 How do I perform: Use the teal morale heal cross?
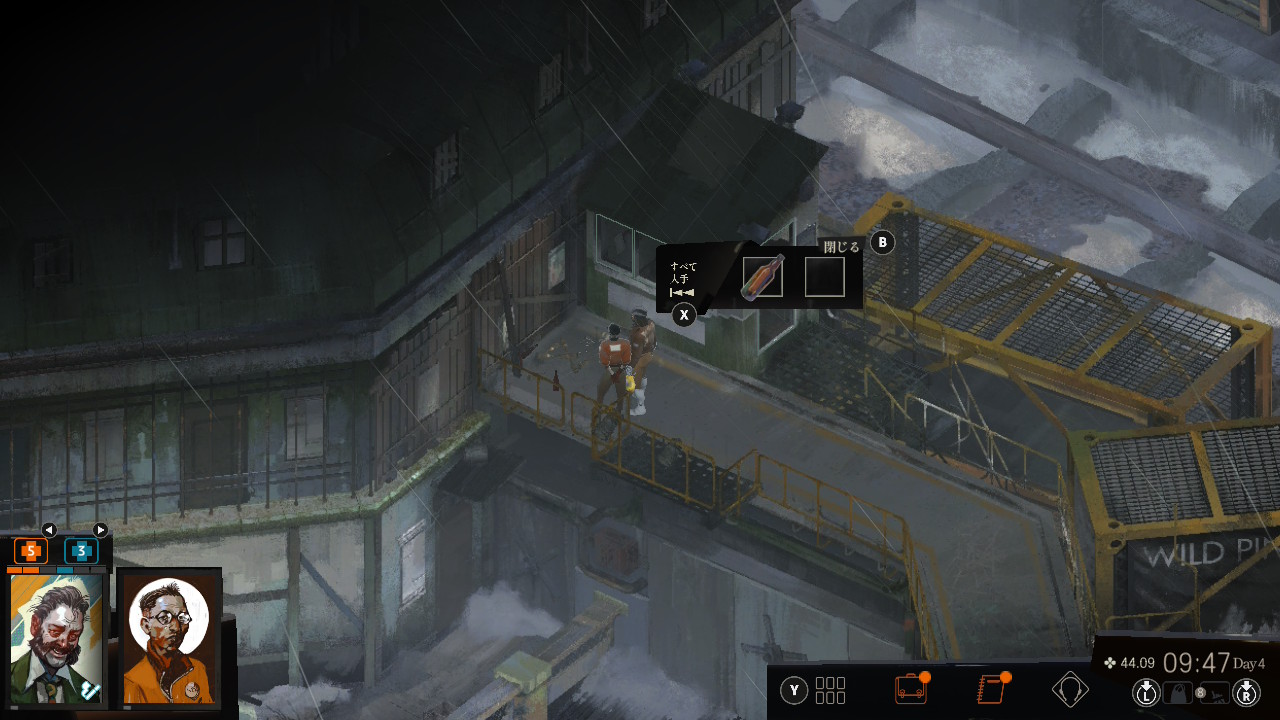pyautogui.click(x=81, y=550)
